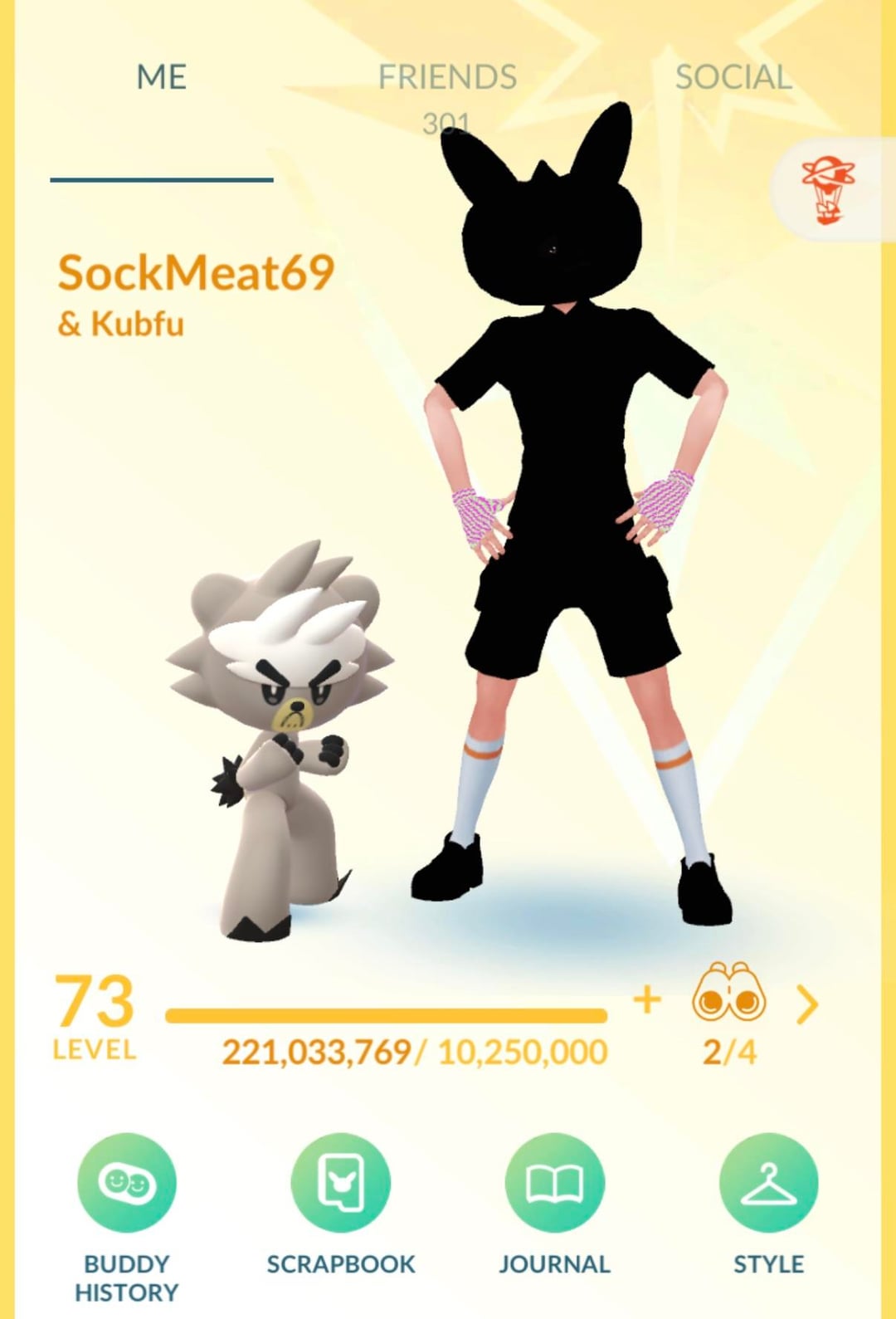Image resolution: width=896 pixels, height=1319 pixels.
Task: Open the Style wardrobe
Action: pyautogui.click(x=768, y=1182)
